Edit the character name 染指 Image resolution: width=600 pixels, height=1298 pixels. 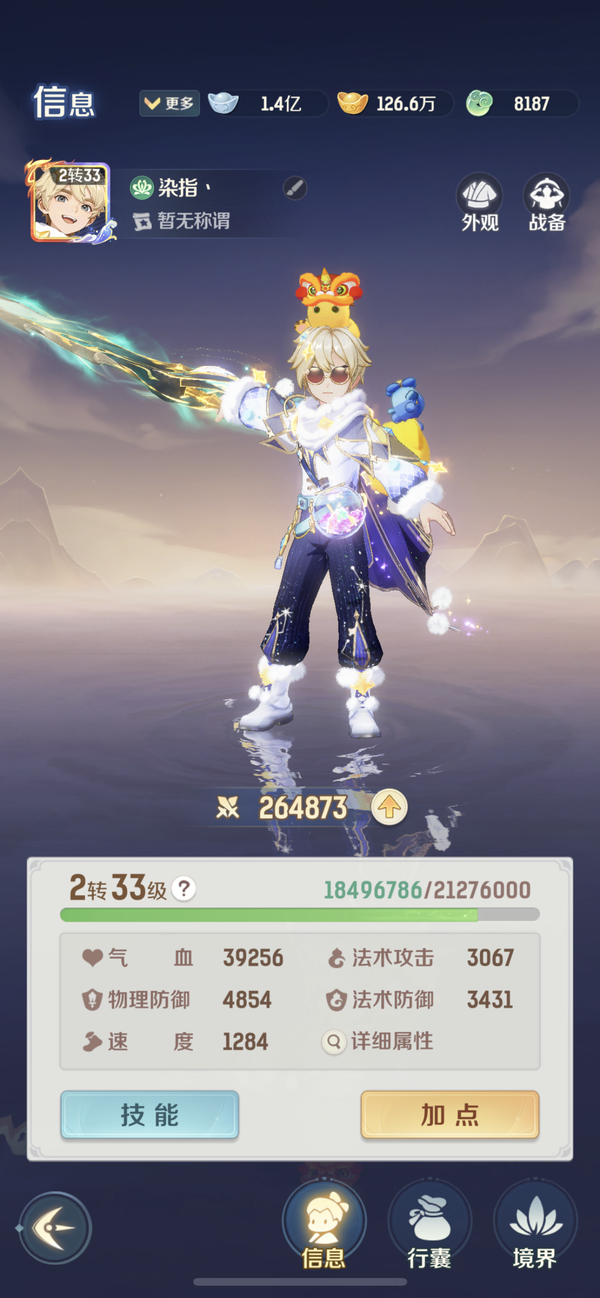tap(294, 187)
